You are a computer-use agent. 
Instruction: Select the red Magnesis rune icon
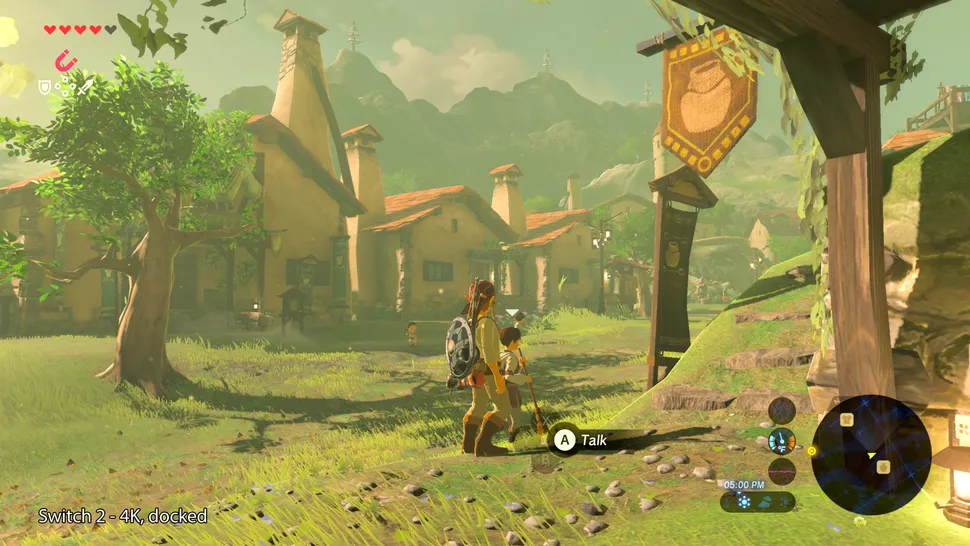pyautogui.click(x=67, y=62)
